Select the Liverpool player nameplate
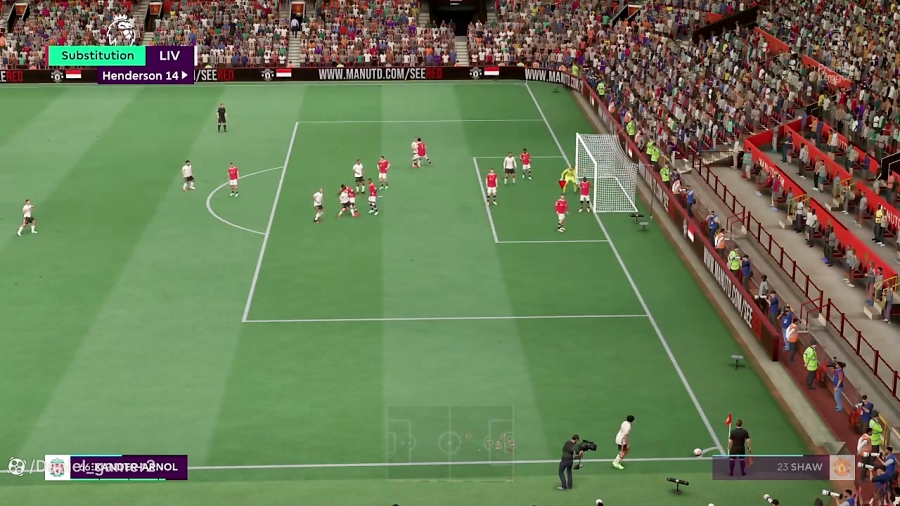 tap(128, 467)
